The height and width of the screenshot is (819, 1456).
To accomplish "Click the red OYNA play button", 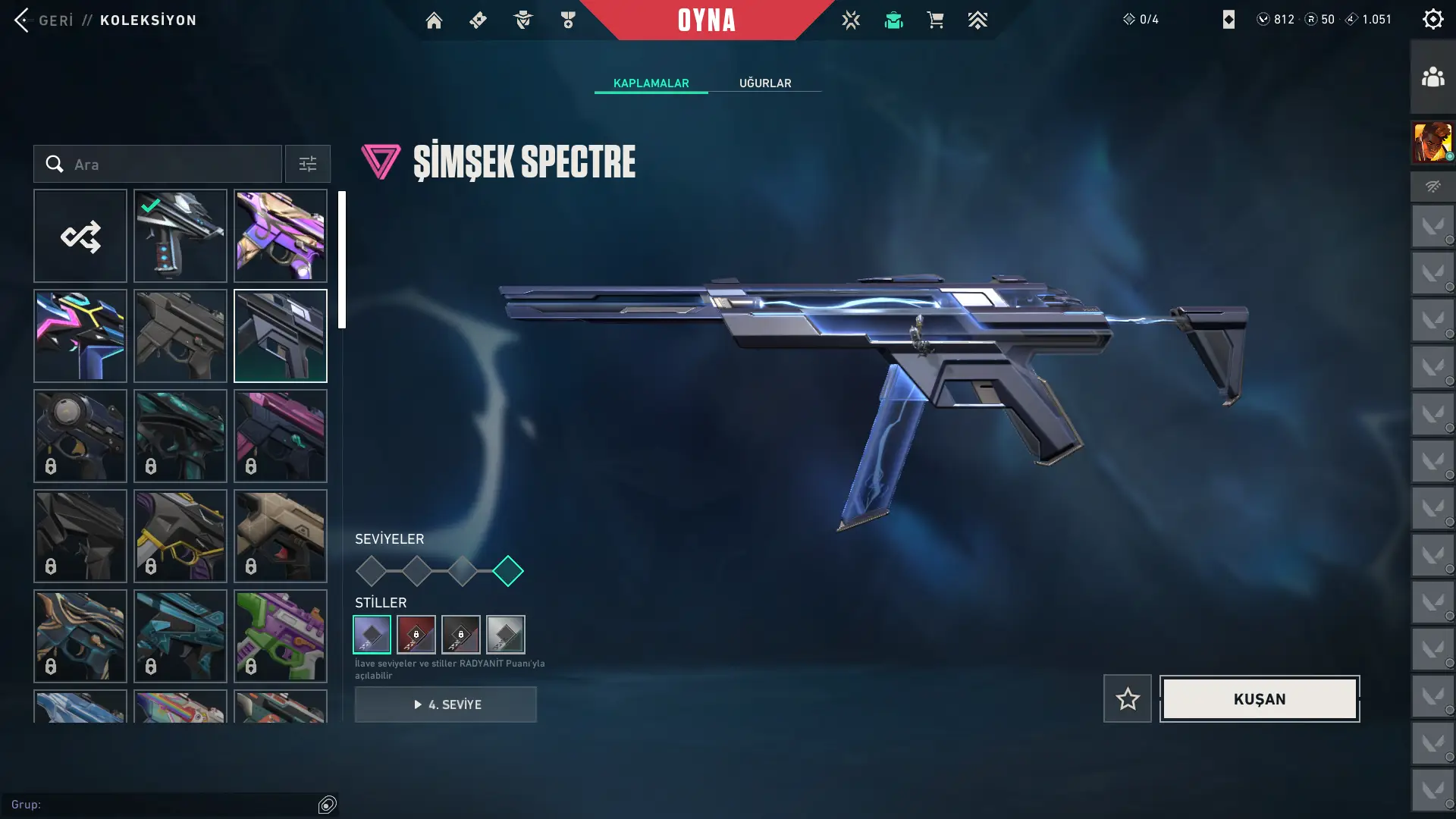I will (706, 20).
